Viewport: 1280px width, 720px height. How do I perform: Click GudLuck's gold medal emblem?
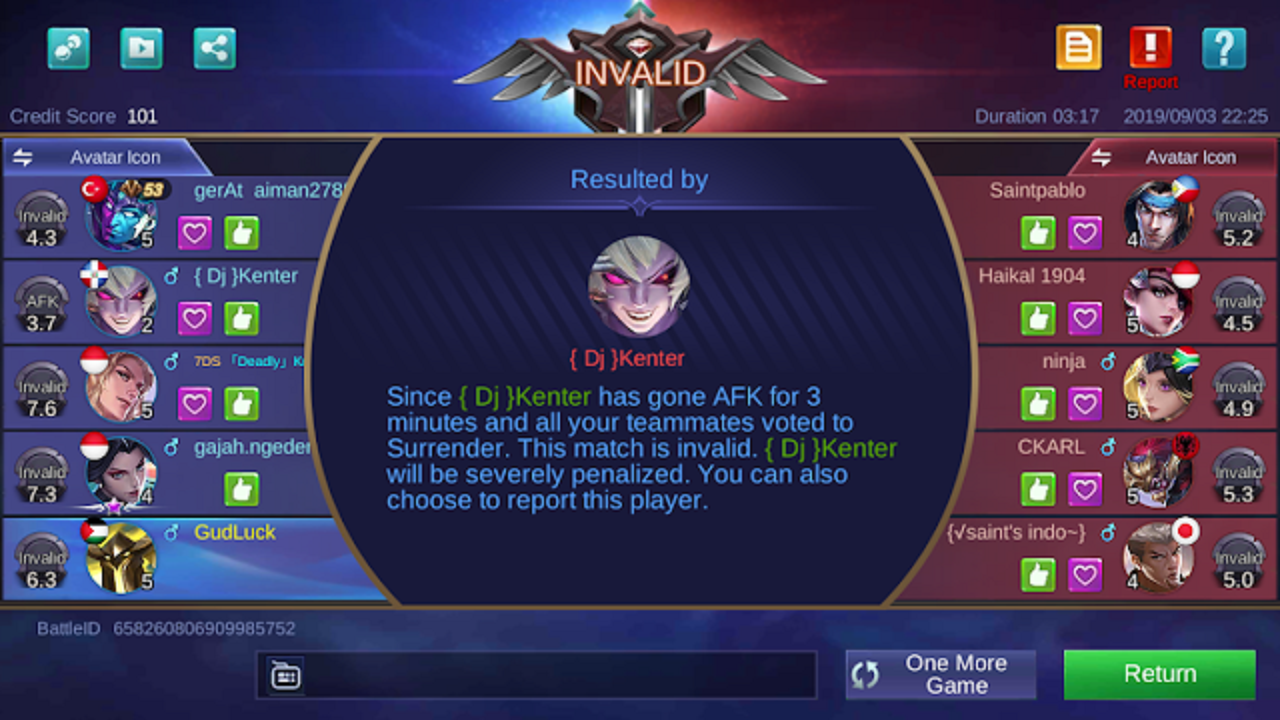point(120,558)
